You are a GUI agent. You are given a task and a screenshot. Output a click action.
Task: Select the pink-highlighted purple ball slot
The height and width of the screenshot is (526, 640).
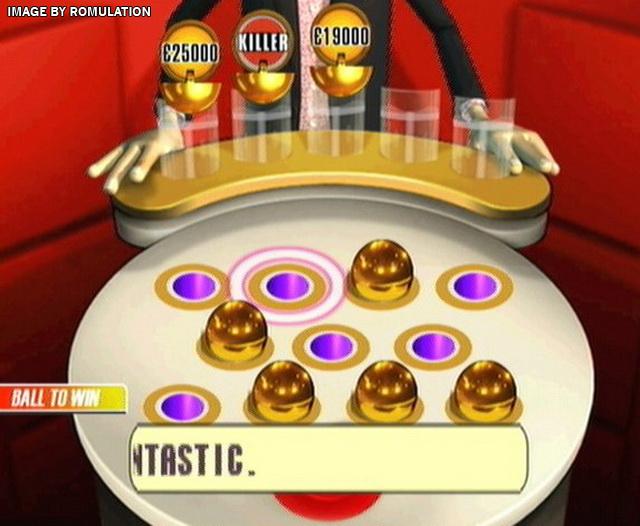click(x=288, y=286)
